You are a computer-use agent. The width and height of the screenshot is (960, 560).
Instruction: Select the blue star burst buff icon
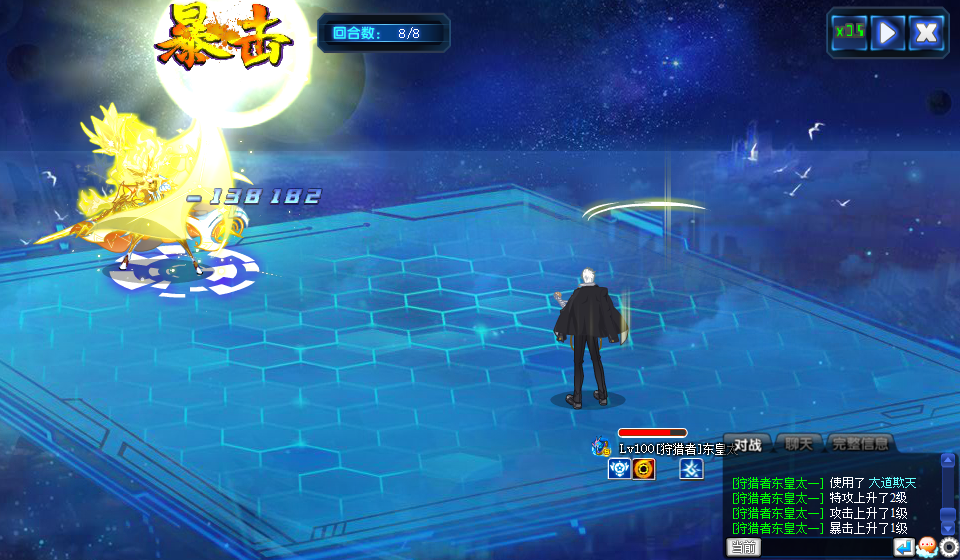pos(691,469)
